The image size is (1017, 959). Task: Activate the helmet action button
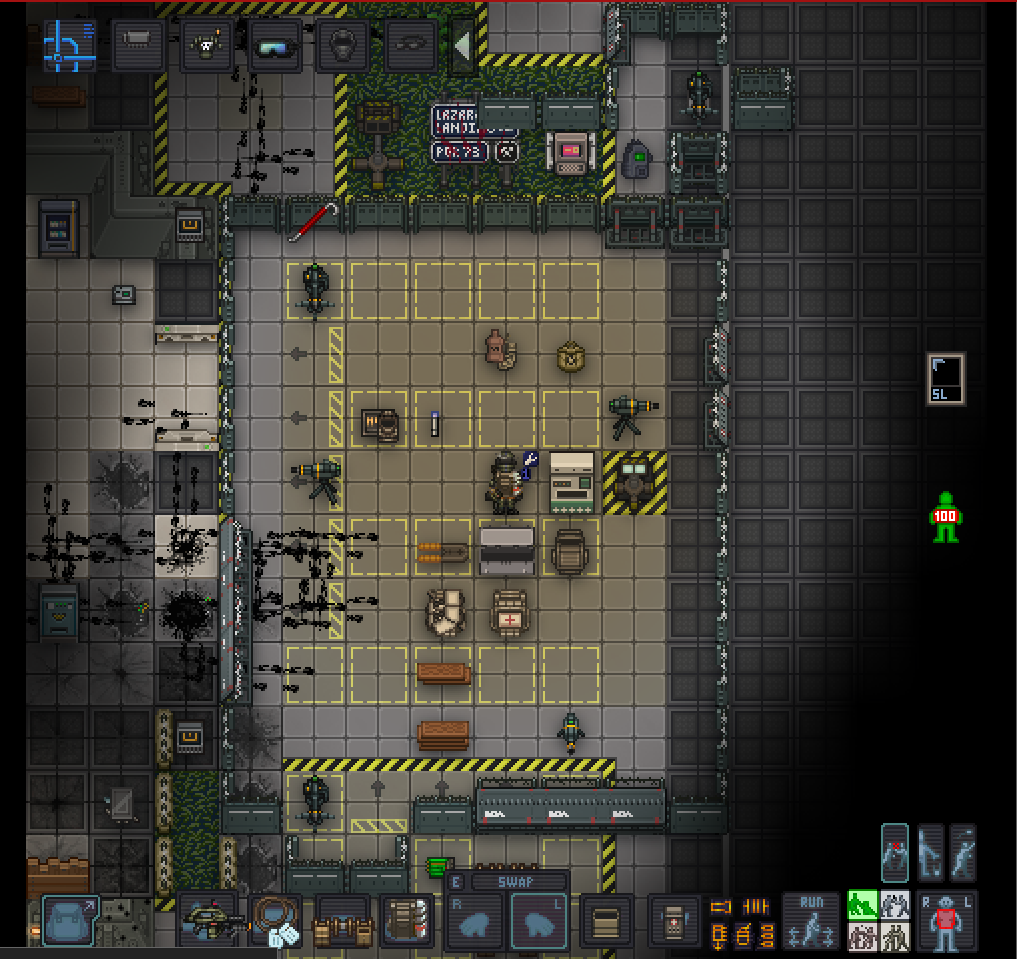click(x=343, y=45)
